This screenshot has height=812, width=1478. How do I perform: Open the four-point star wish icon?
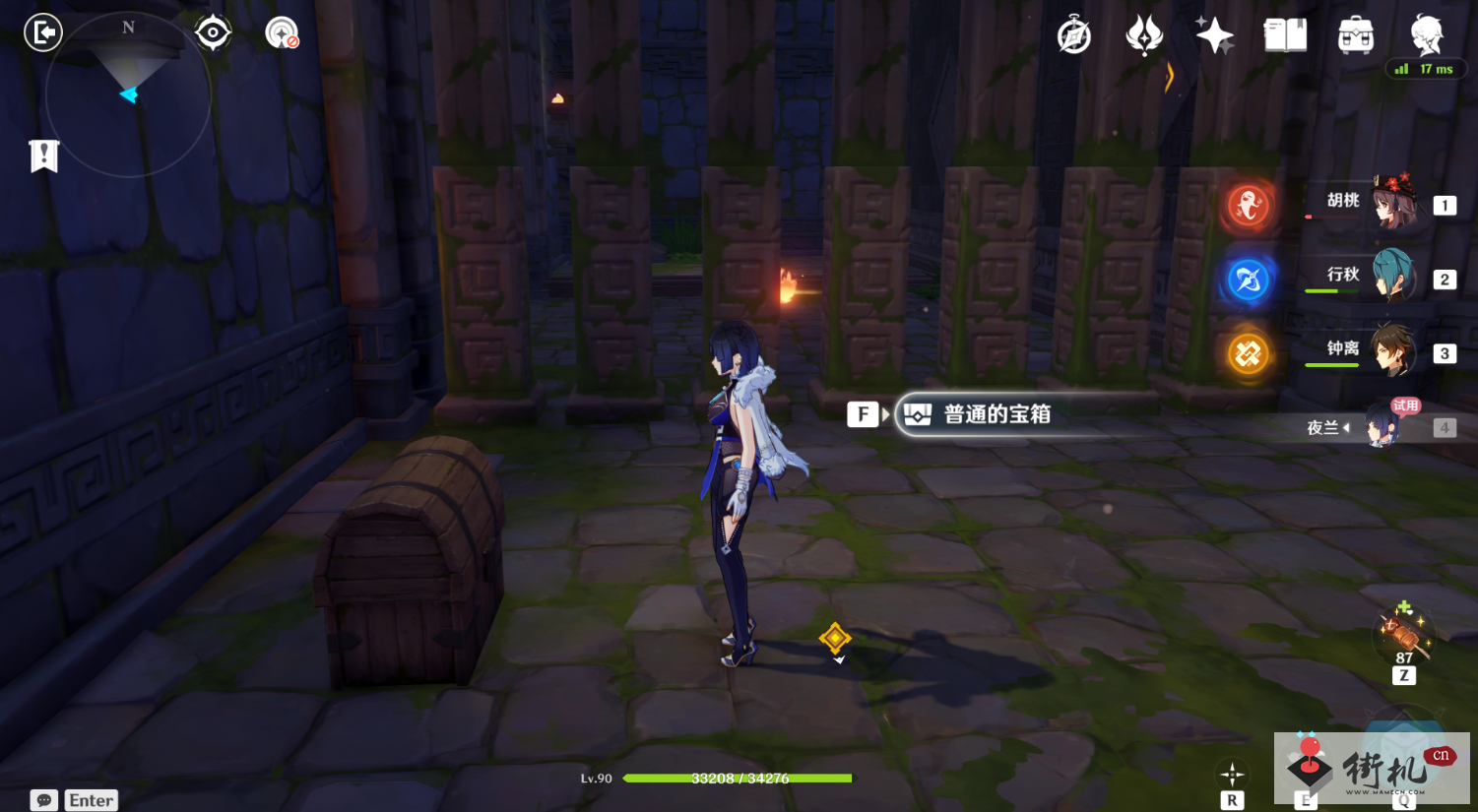[1214, 36]
